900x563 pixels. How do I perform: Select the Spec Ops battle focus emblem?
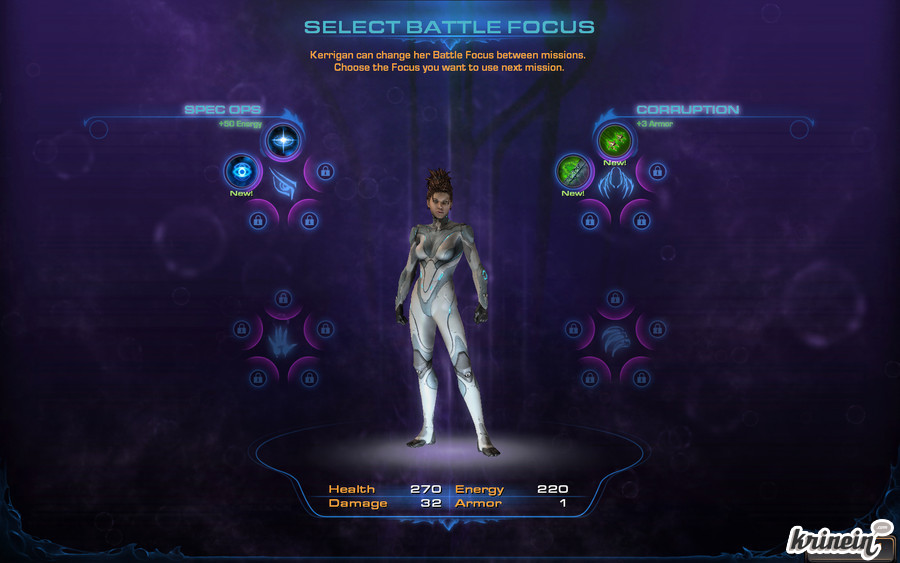pyautogui.click(x=282, y=181)
